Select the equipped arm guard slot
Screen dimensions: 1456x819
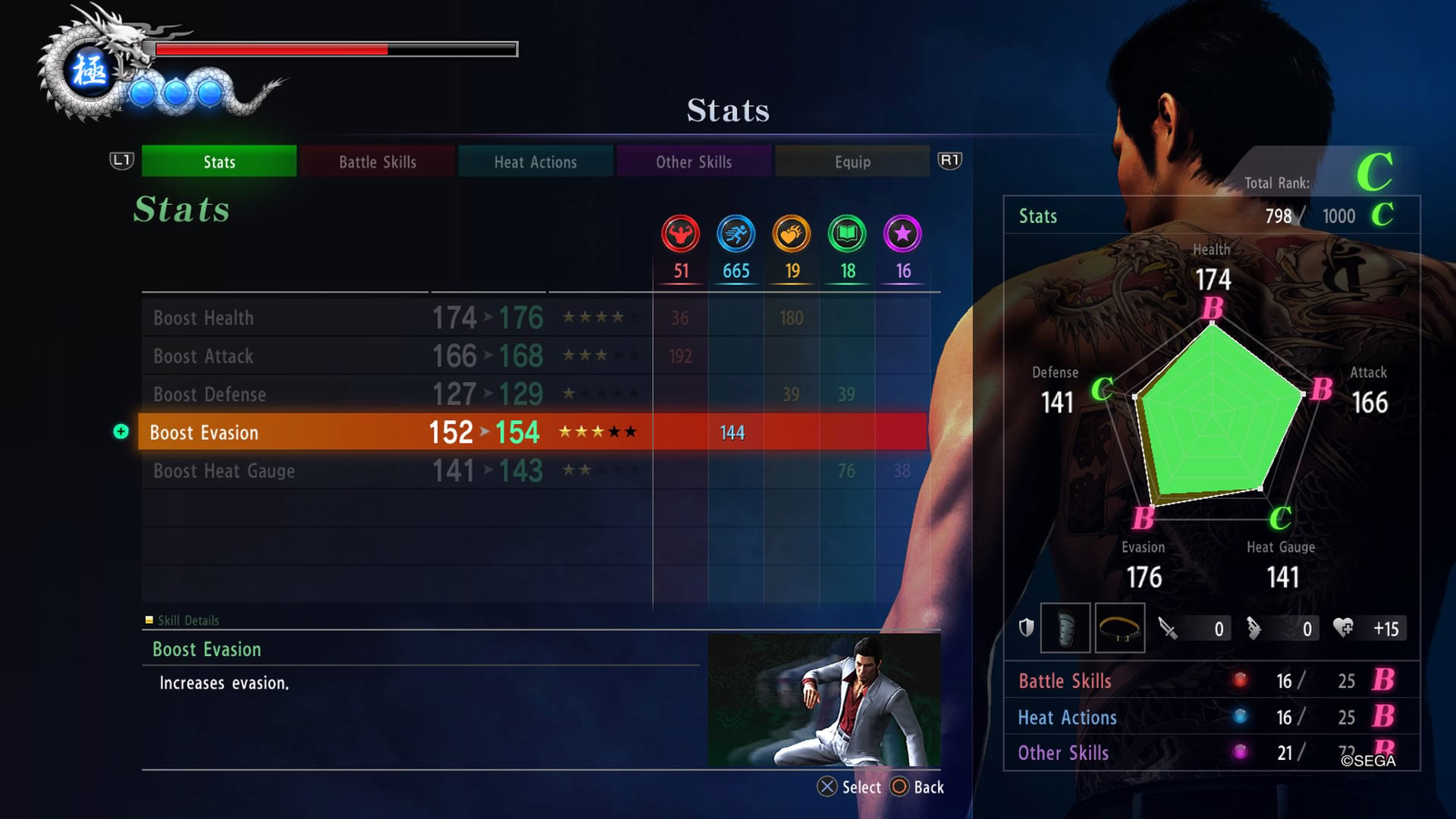(x=1065, y=628)
